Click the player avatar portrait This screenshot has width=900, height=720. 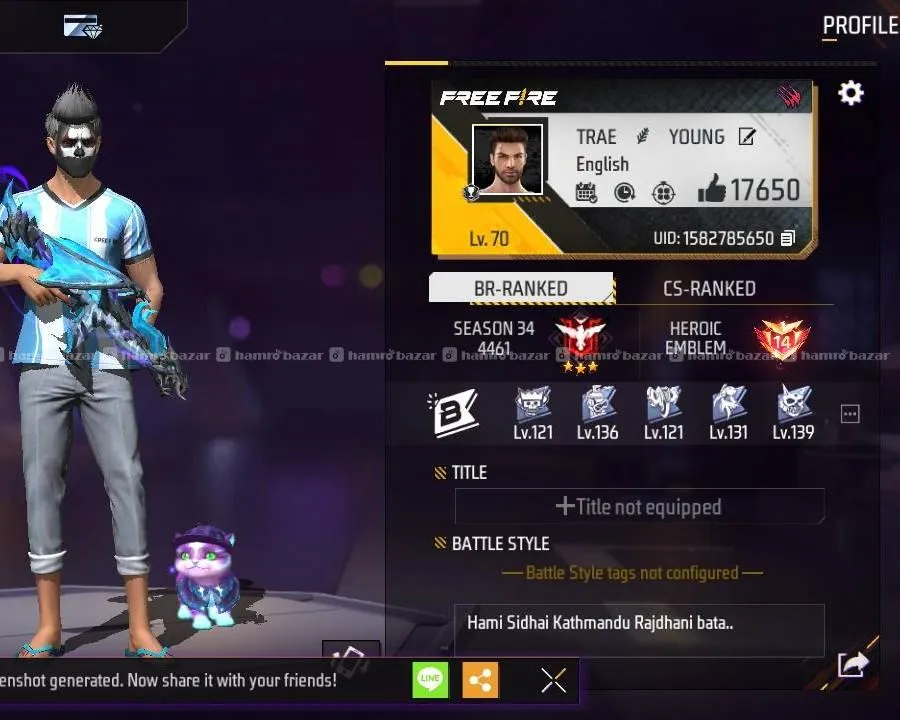coord(507,159)
